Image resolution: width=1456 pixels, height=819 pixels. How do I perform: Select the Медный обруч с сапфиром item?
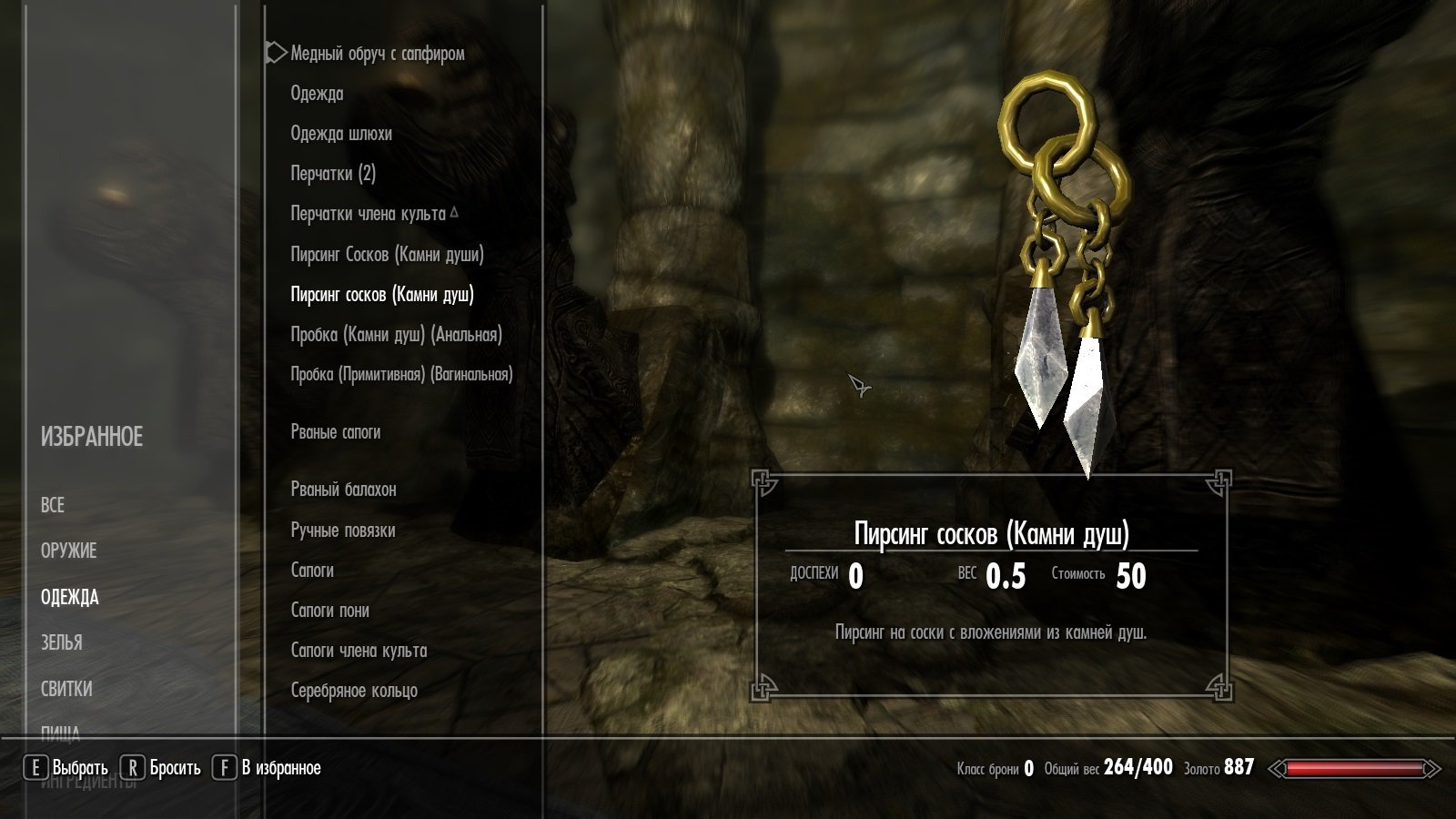pyautogui.click(x=377, y=54)
